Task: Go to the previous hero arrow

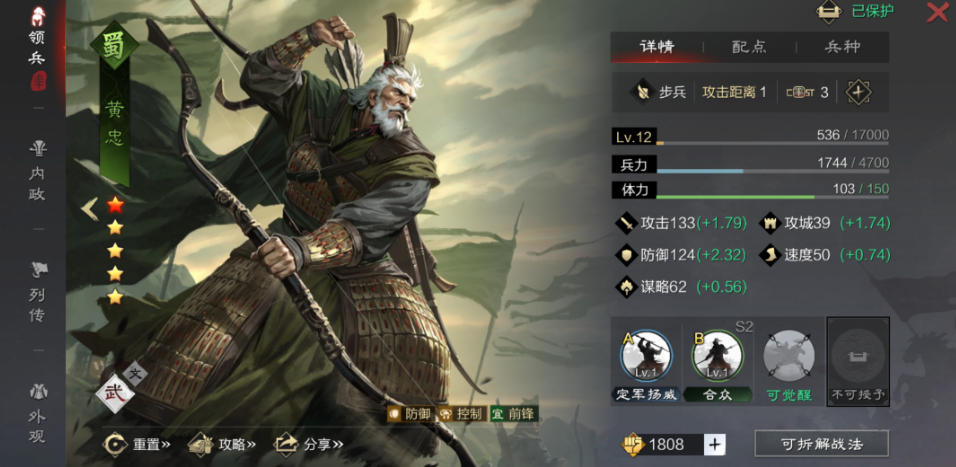Action: [90, 208]
